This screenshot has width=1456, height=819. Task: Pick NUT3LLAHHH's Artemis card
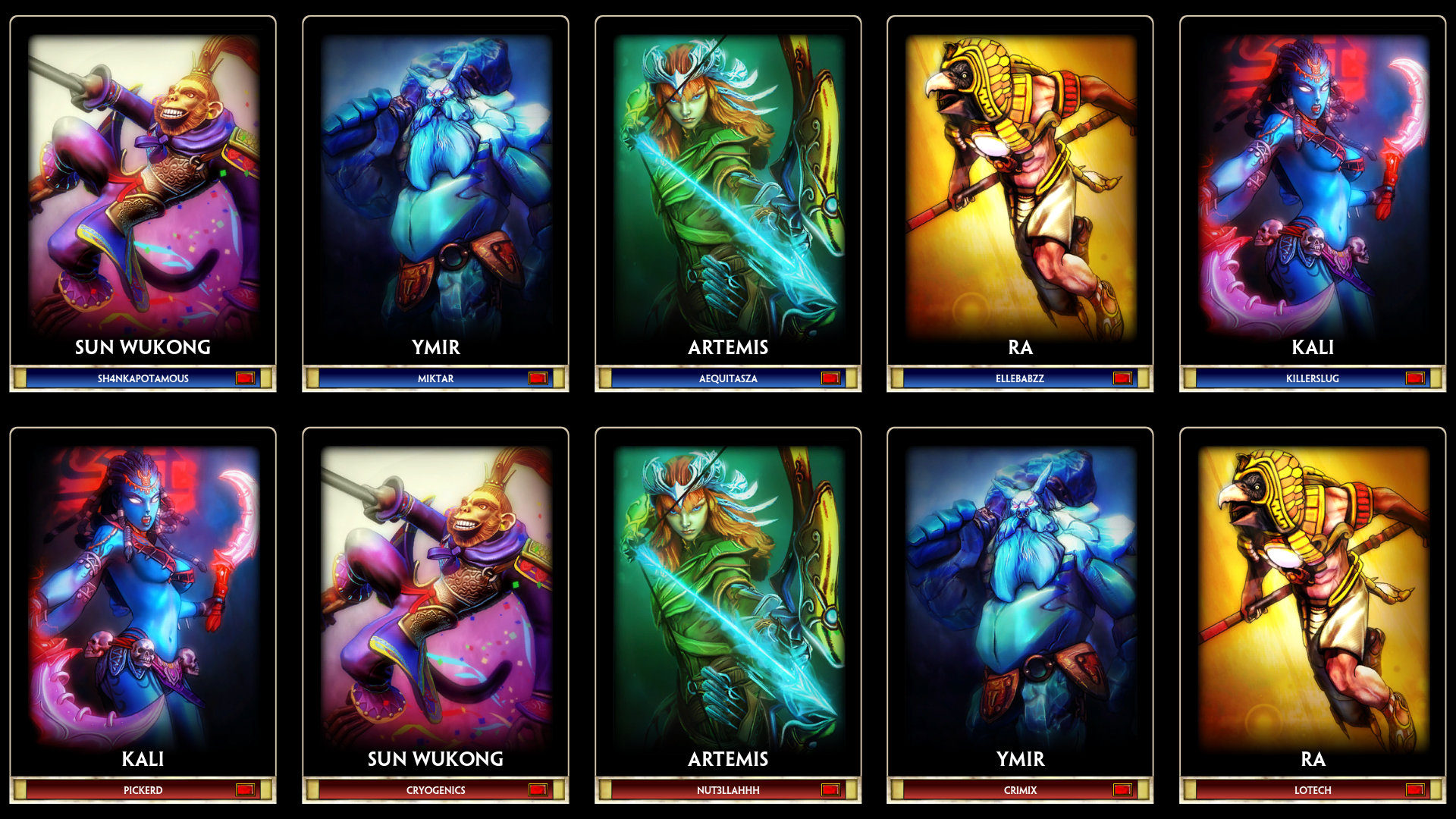tap(728, 599)
